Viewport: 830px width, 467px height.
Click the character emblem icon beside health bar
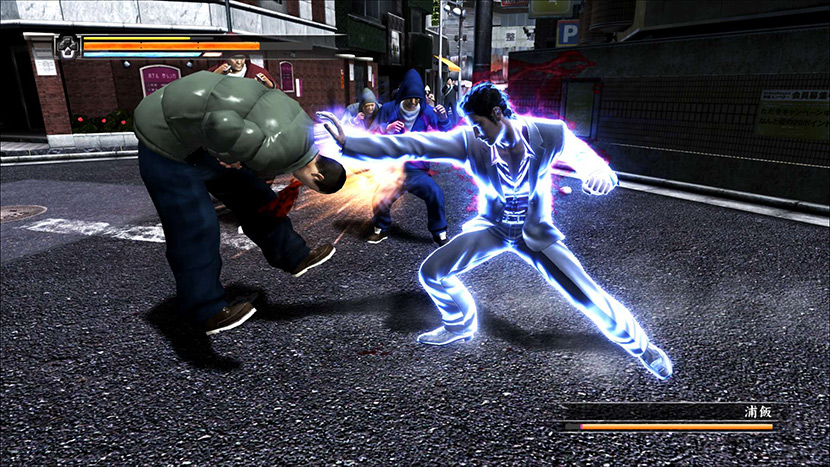tap(67, 45)
